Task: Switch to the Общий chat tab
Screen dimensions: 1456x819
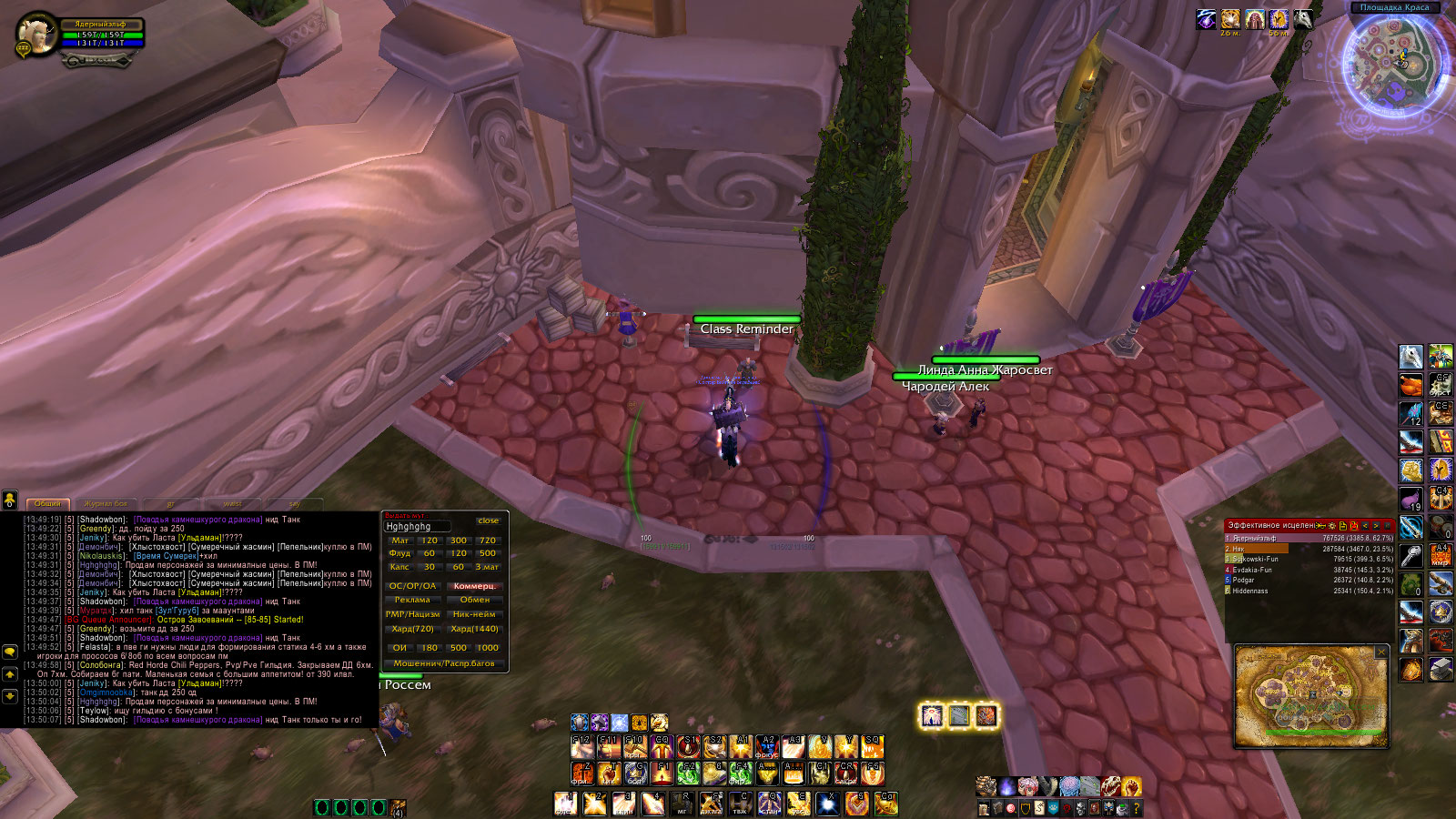Action: point(47,503)
